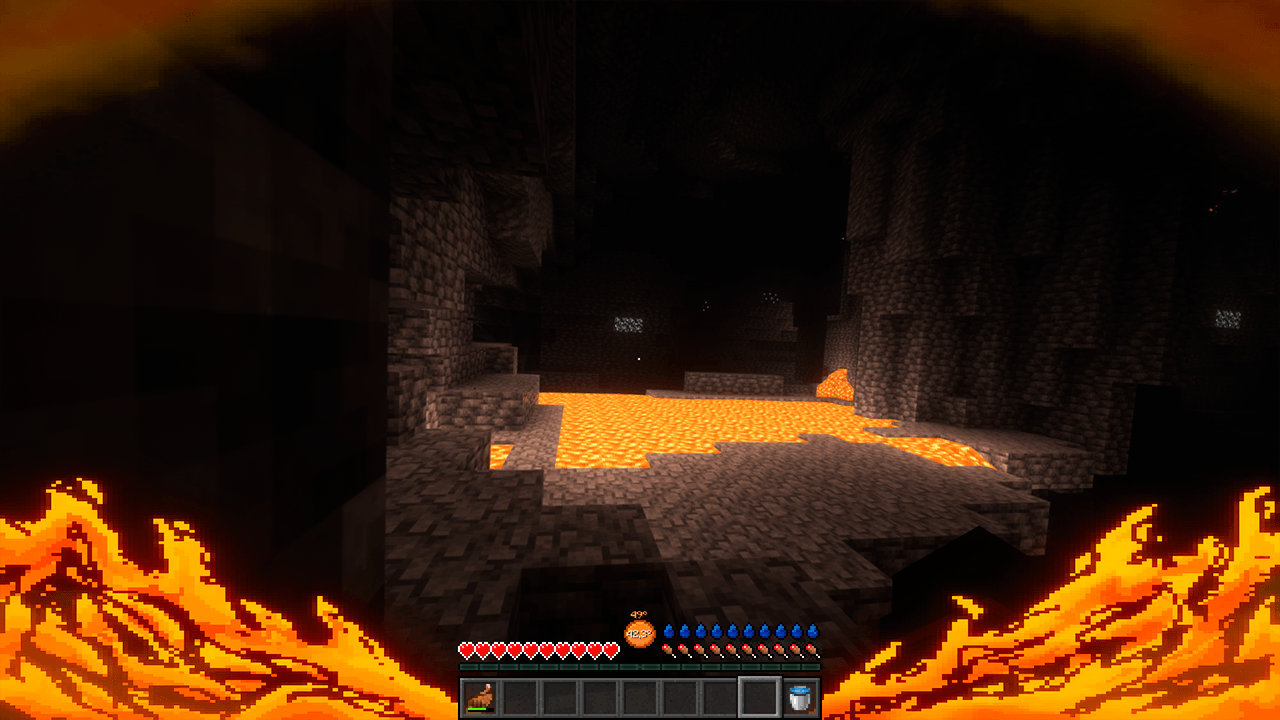1280x720 pixels.
Task: Click the first drumstick on the hunger bar
Action: click(x=668, y=648)
